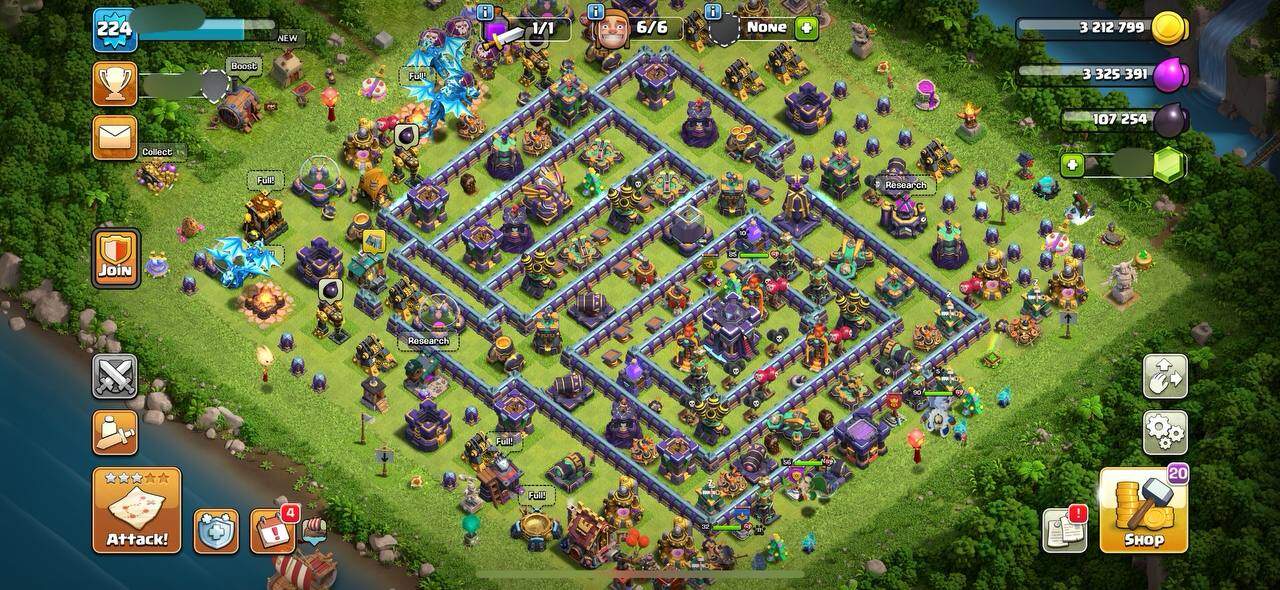
Task: Tap the Boost bubble
Action: coord(243,67)
